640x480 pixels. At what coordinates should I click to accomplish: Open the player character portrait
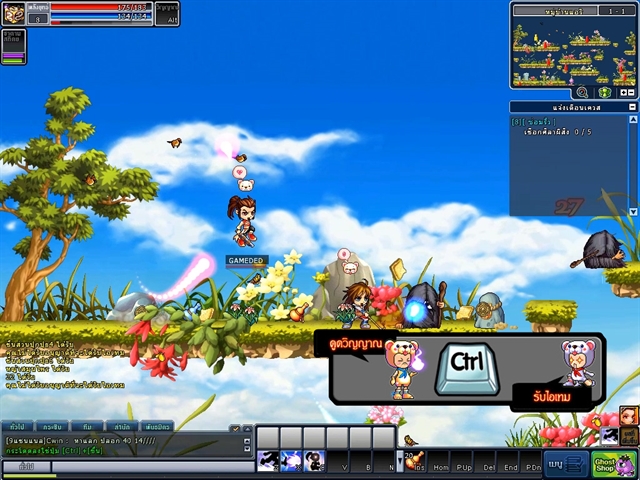(14, 13)
